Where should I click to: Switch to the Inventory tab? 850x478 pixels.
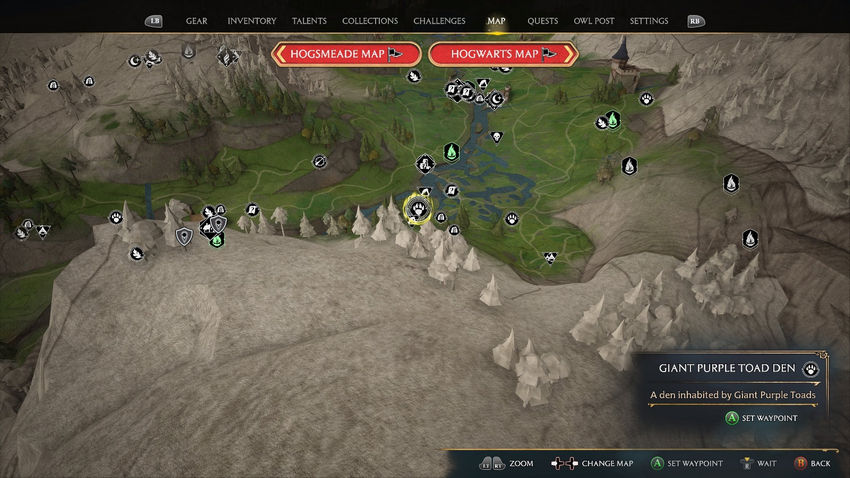tap(252, 21)
